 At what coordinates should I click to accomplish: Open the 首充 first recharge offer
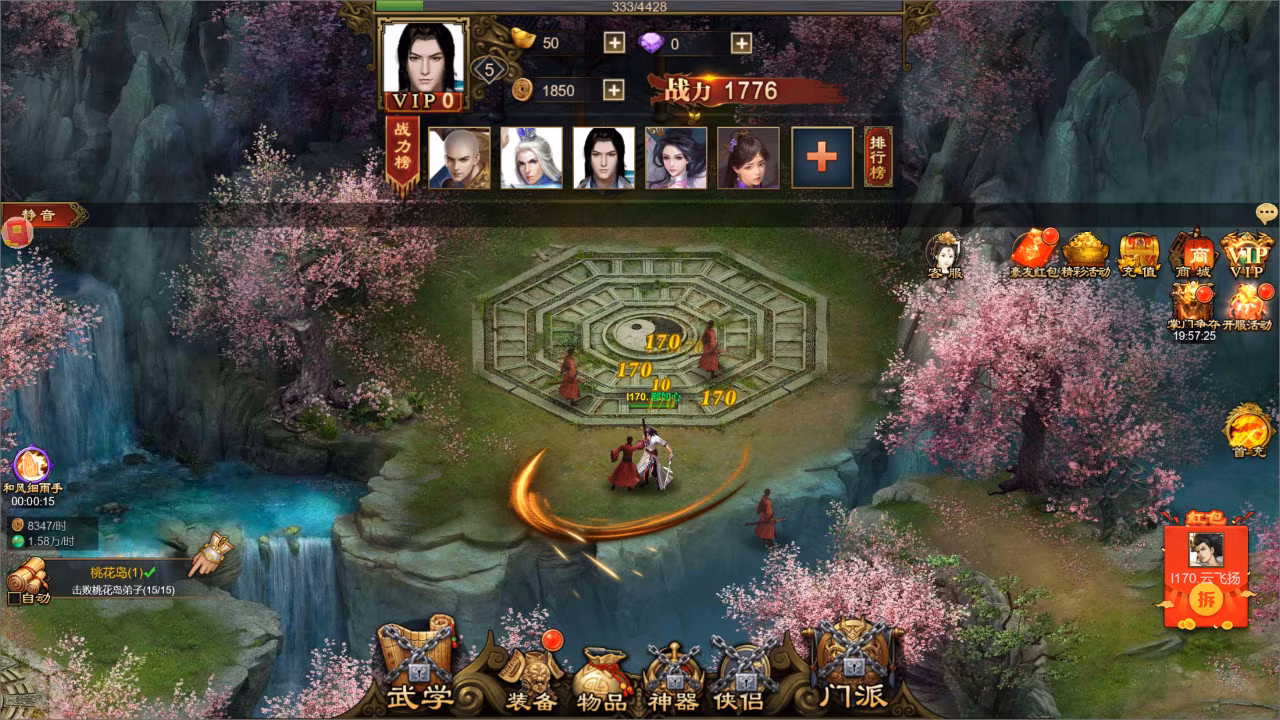(1247, 432)
